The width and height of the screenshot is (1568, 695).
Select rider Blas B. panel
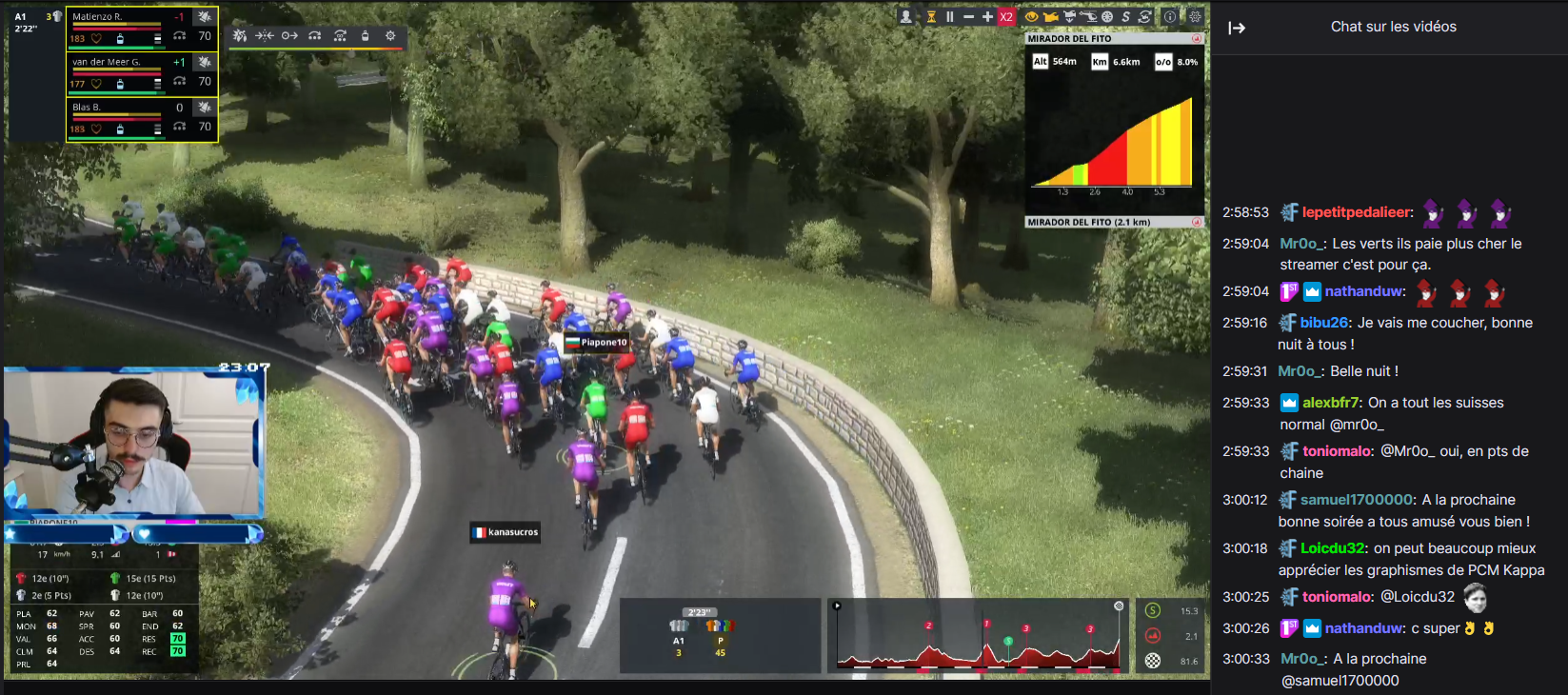[141, 119]
